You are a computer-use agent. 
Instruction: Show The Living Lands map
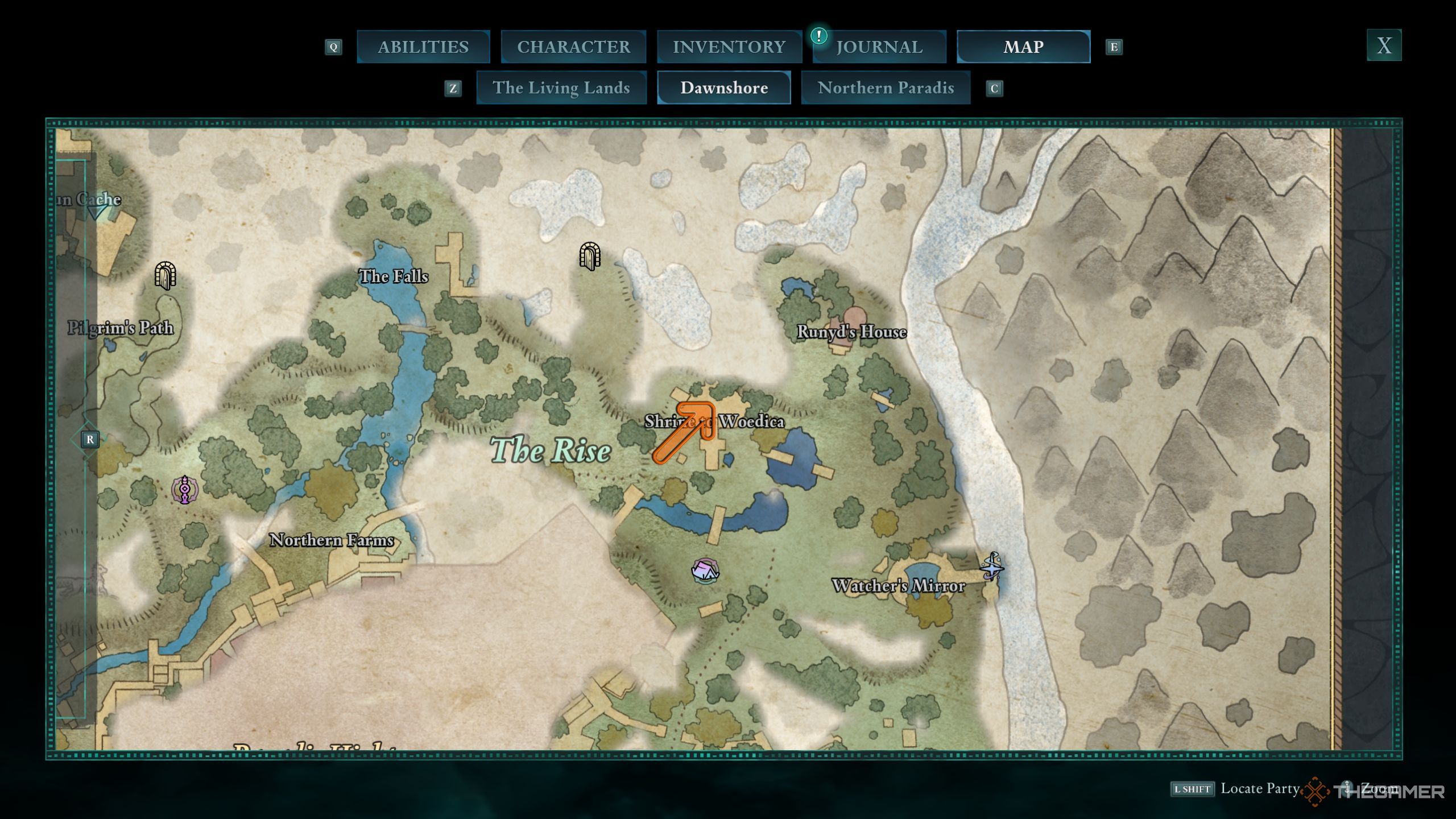[561, 88]
